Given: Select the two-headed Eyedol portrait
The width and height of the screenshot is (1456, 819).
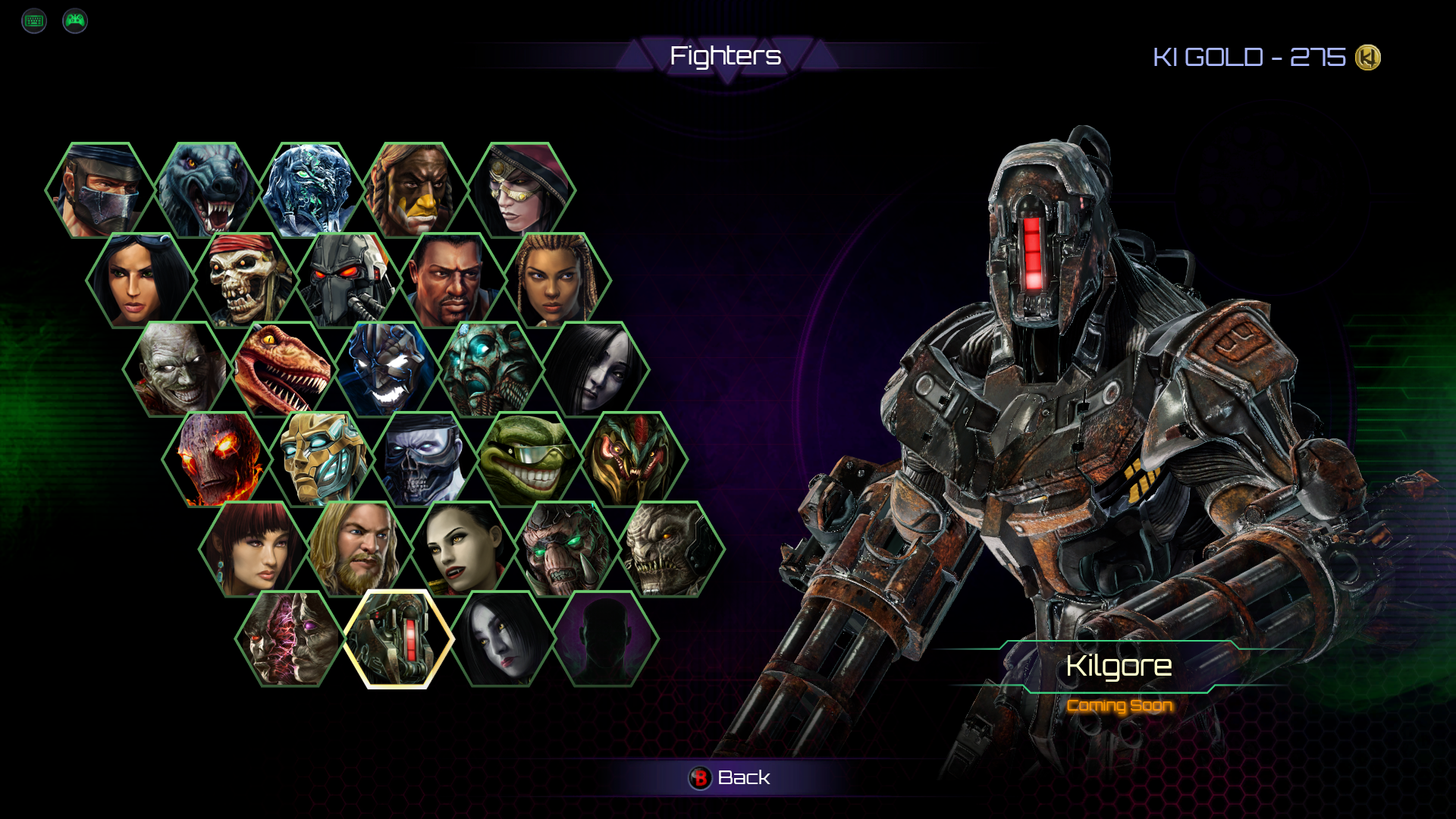Looking at the screenshot, I should 290,639.
